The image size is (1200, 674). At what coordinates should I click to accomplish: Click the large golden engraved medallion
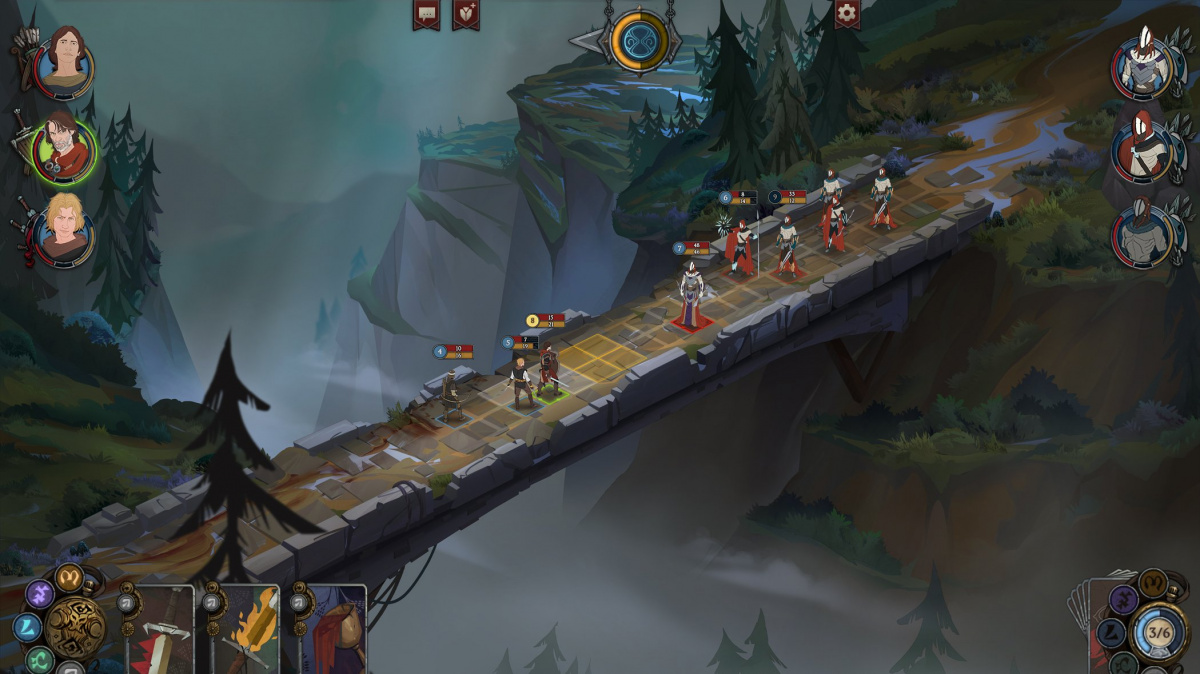pos(75,627)
